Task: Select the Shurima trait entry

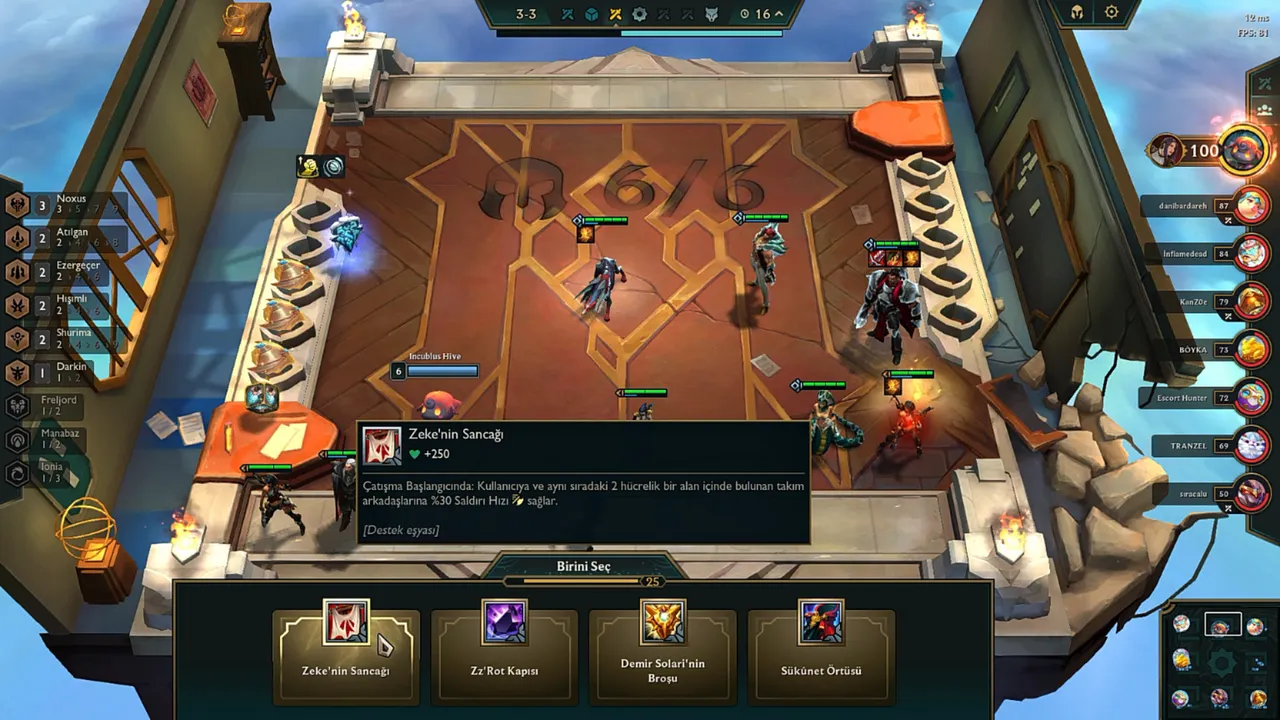Action: click(x=60, y=339)
